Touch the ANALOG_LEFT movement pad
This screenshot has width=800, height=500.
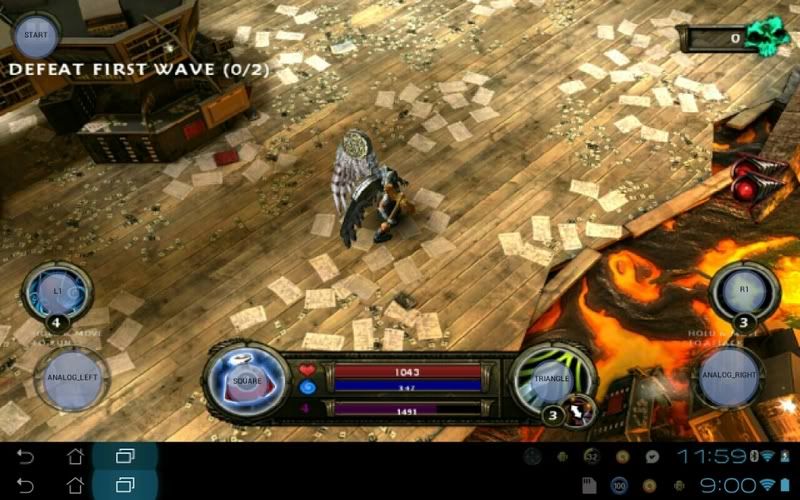[73, 379]
